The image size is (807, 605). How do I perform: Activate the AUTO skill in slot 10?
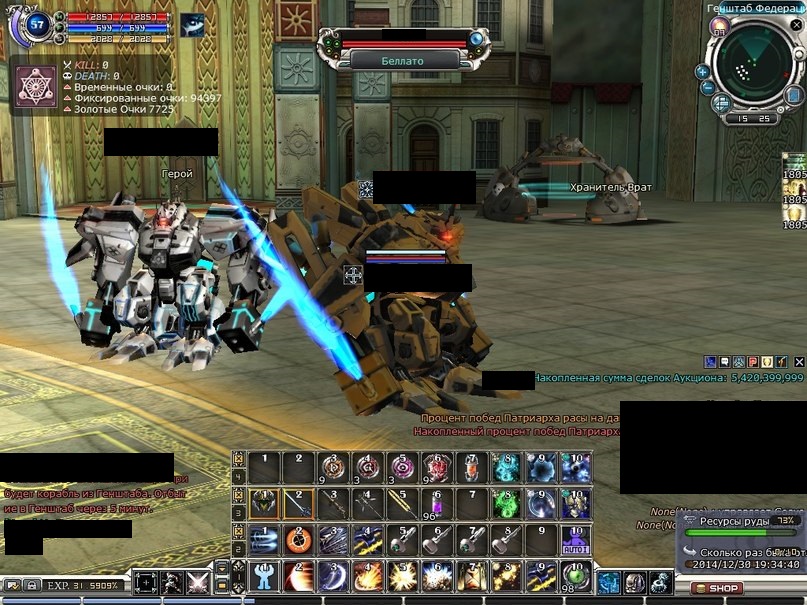[575, 541]
